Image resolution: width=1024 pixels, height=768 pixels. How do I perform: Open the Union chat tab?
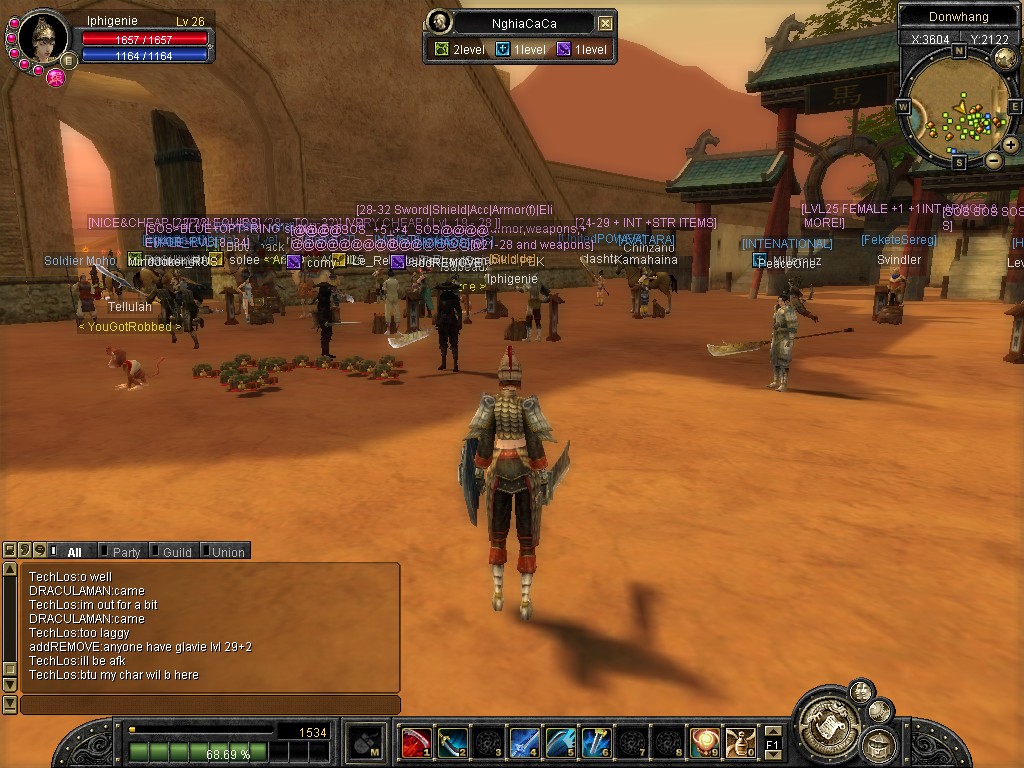(x=226, y=551)
